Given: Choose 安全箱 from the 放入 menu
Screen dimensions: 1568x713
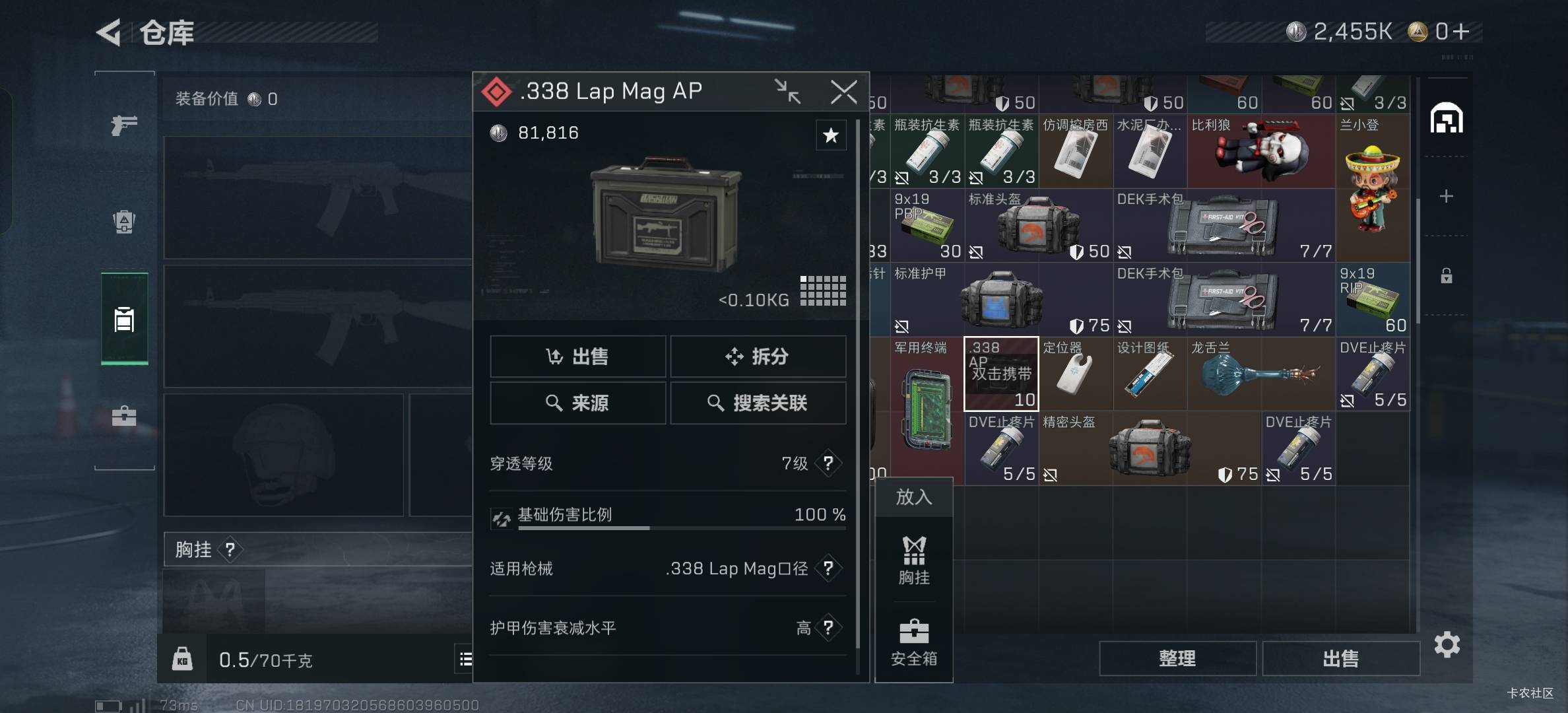Looking at the screenshot, I should click(x=913, y=640).
